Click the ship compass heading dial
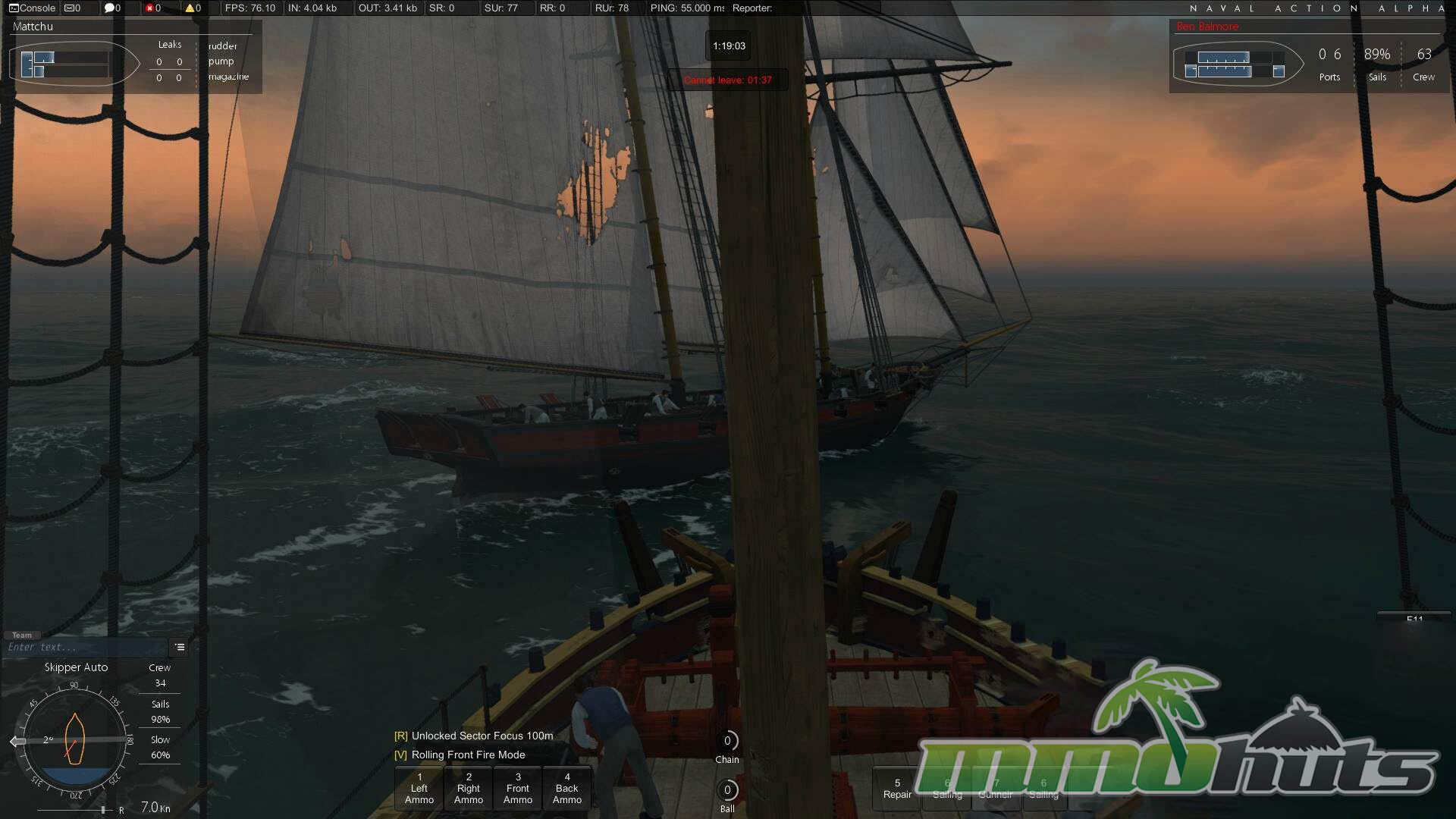The height and width of the screenshot is (819, 1456). [74, 740]
